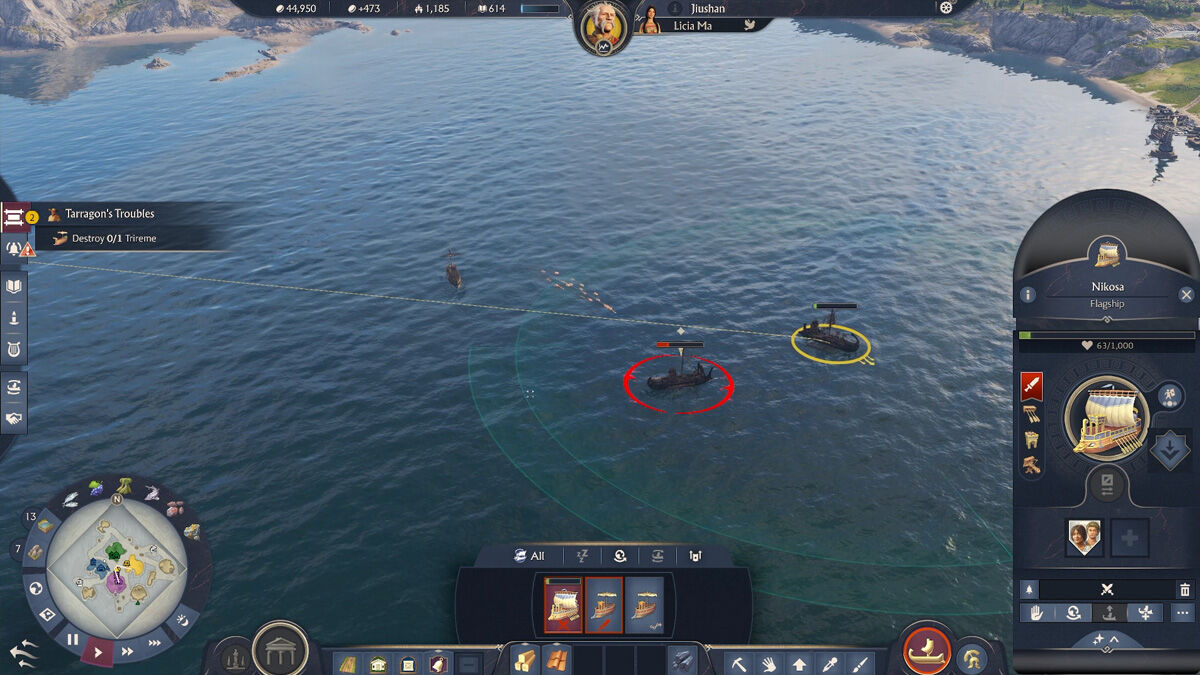Open the Nikosa info button

point(1028,295)
